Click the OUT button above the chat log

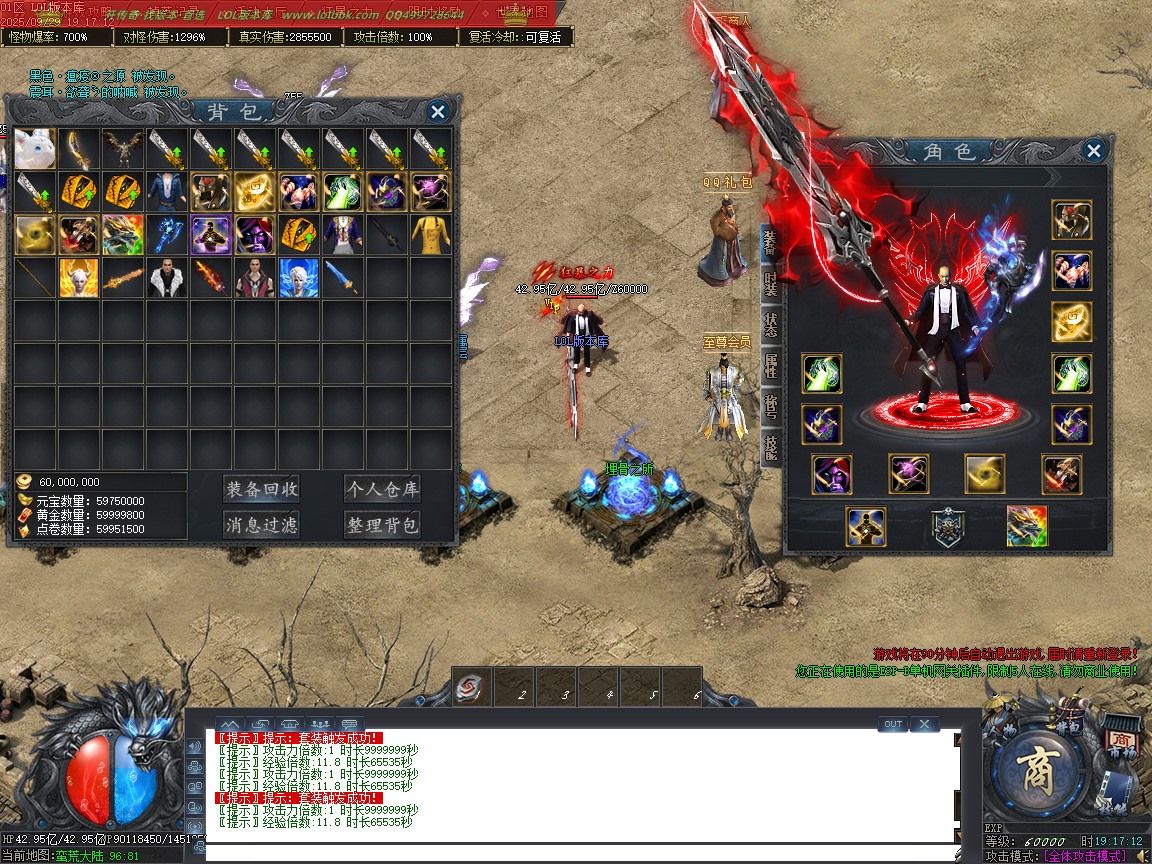(893, 724)
